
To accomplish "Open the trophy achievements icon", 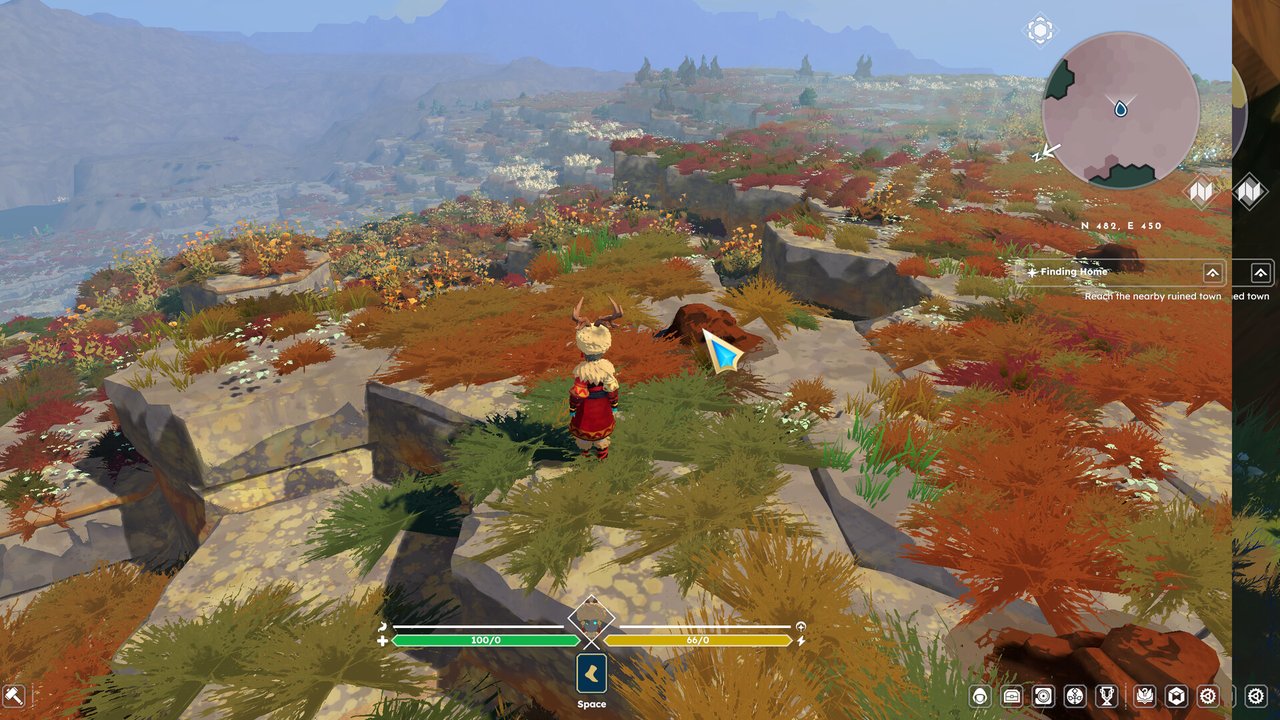I will [1107, 696].
